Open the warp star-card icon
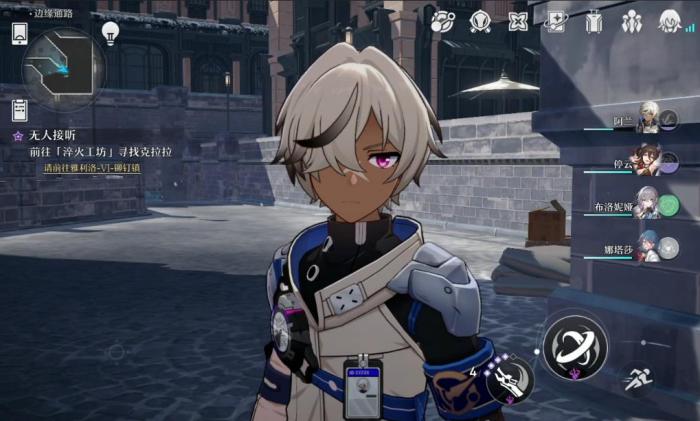The width and height of the screenshot is (700, 421). (x=557, y=21)
